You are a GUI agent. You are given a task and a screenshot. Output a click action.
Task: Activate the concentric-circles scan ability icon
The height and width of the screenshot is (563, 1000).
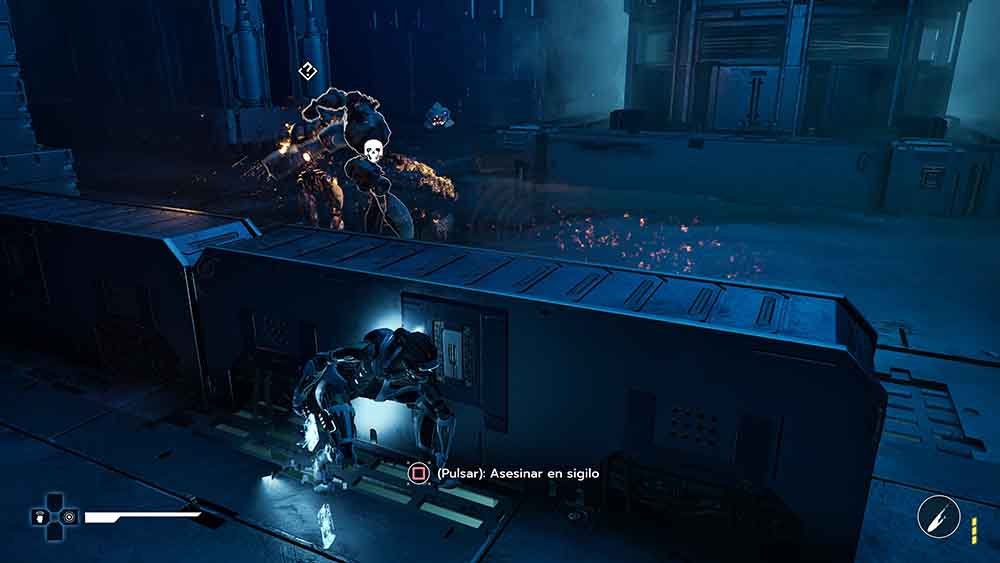[68, 517]
